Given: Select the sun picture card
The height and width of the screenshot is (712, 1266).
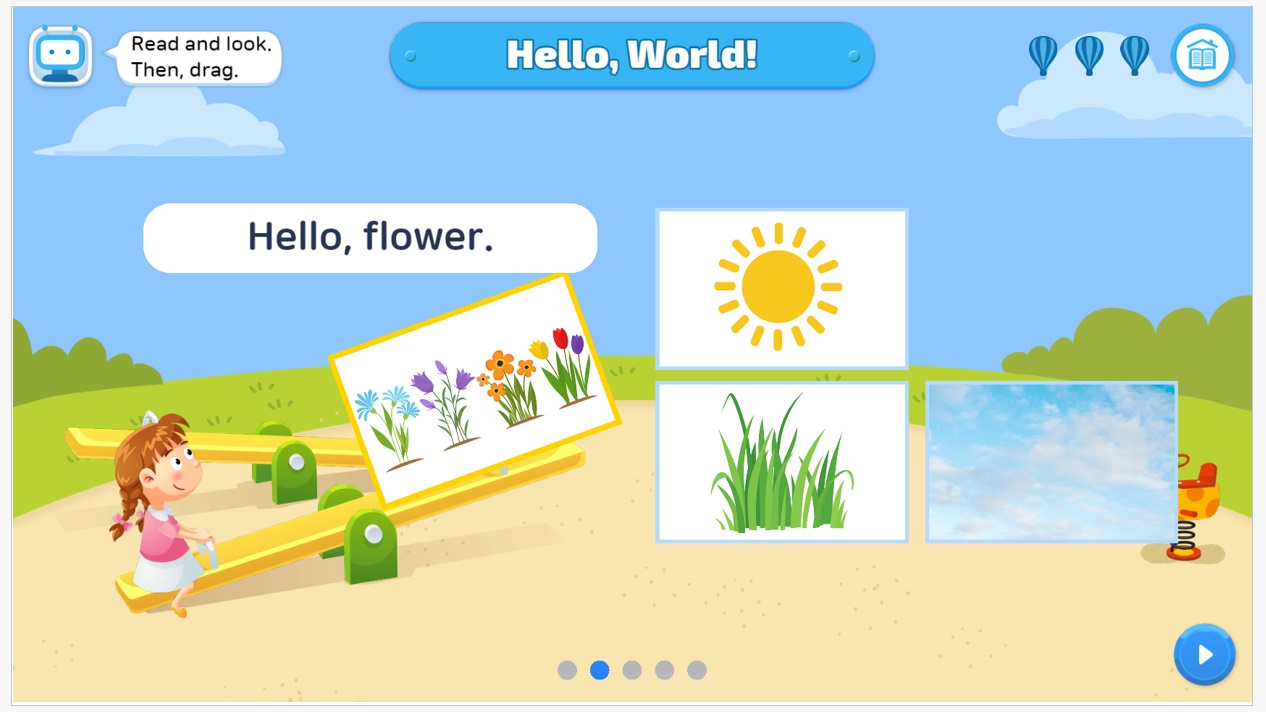Looking at the screenshot, I should point(781,288).
